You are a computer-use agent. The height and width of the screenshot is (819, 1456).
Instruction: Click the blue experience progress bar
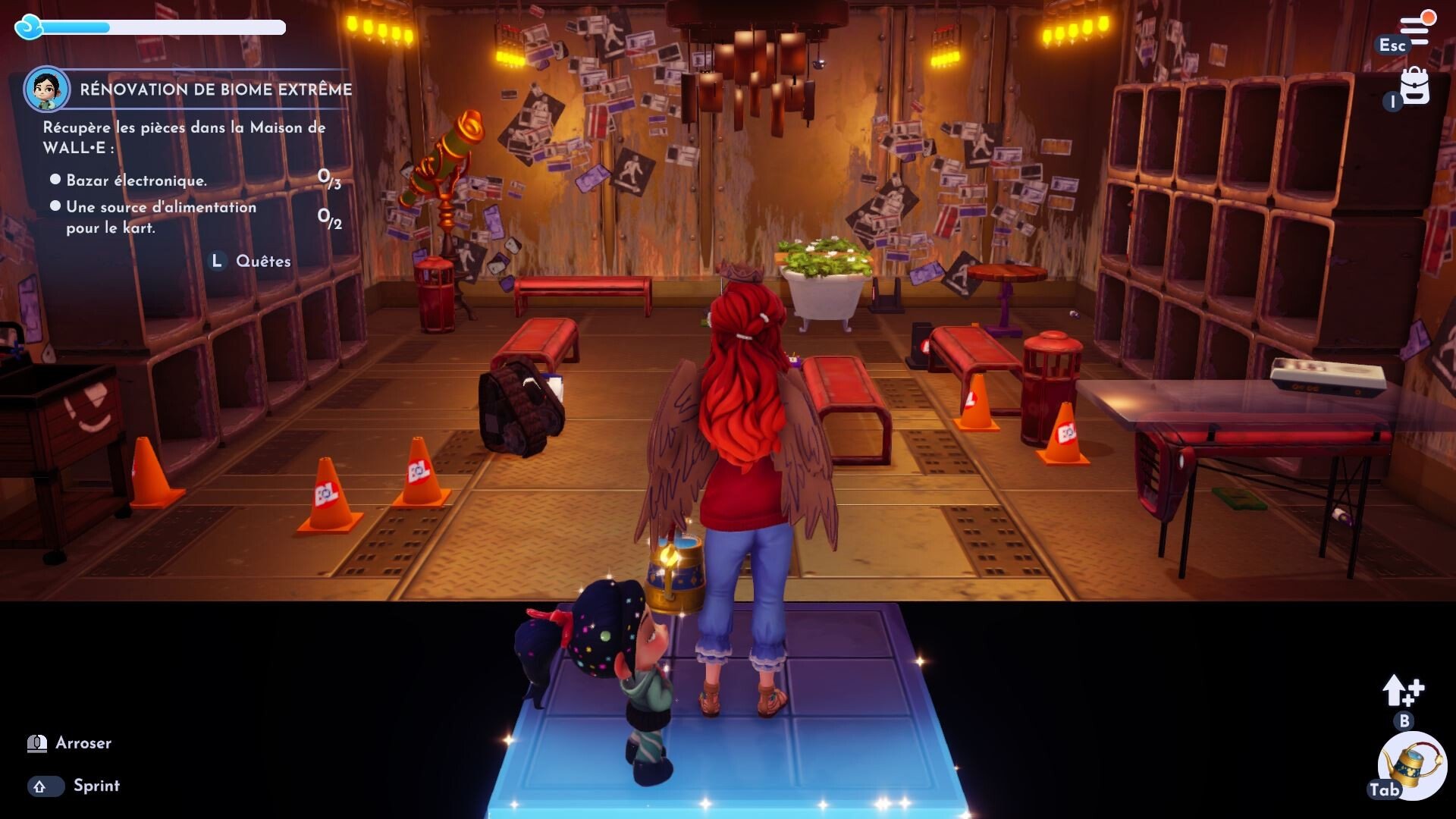(152, 27)
